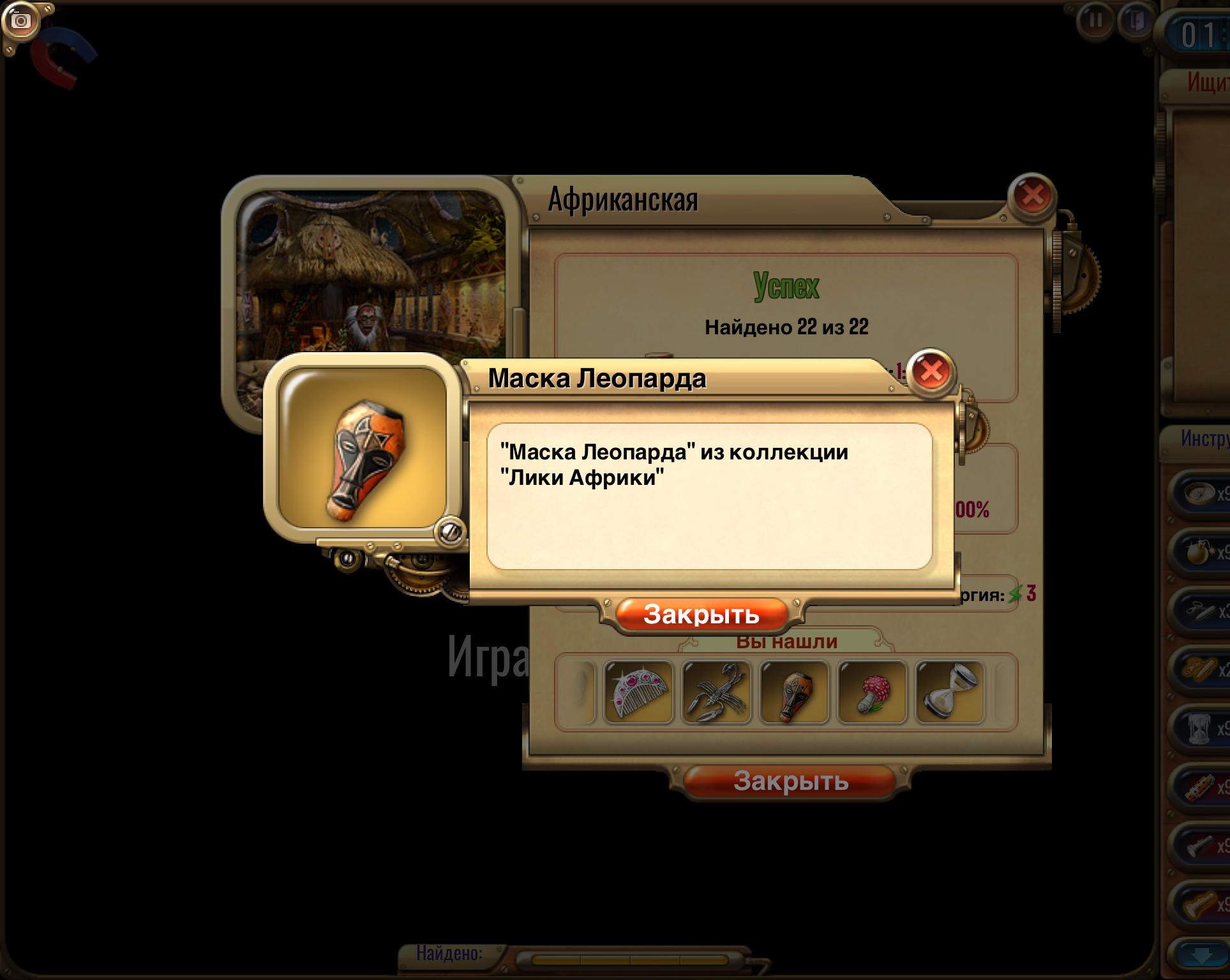Select the scorpion found item
The height and width of the screenshot is (980, 1230).
coord(716,693)
